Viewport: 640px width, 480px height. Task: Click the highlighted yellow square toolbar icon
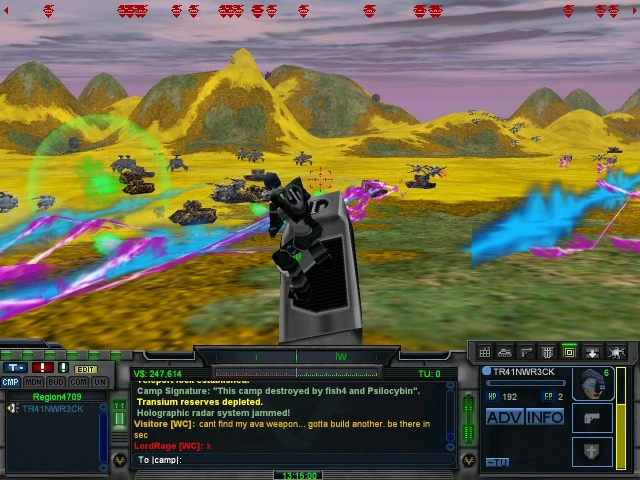(569, 352)
